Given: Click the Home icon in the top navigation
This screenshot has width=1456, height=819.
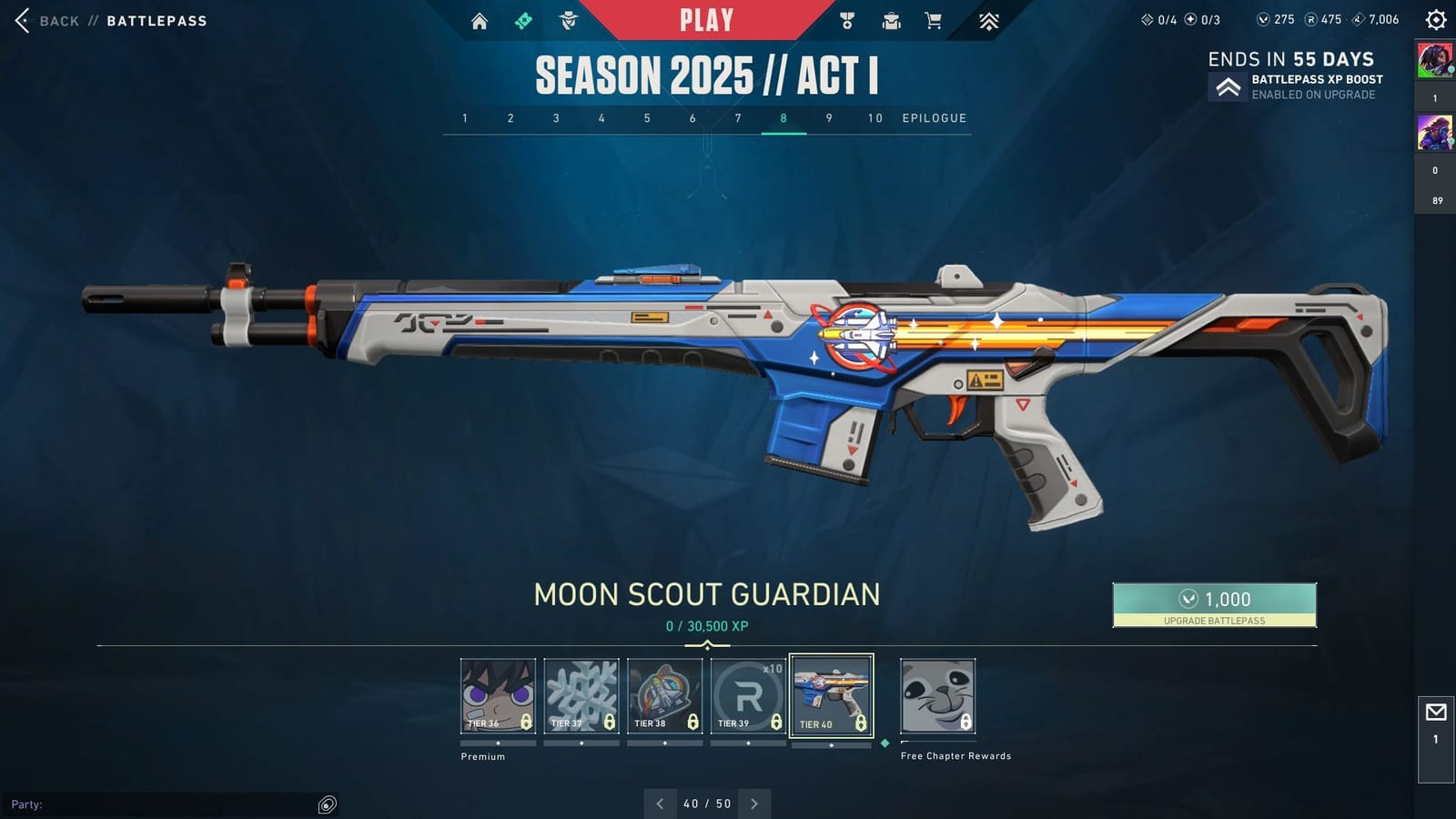Looking at the screenshot, I should click(x=480, y=18).
